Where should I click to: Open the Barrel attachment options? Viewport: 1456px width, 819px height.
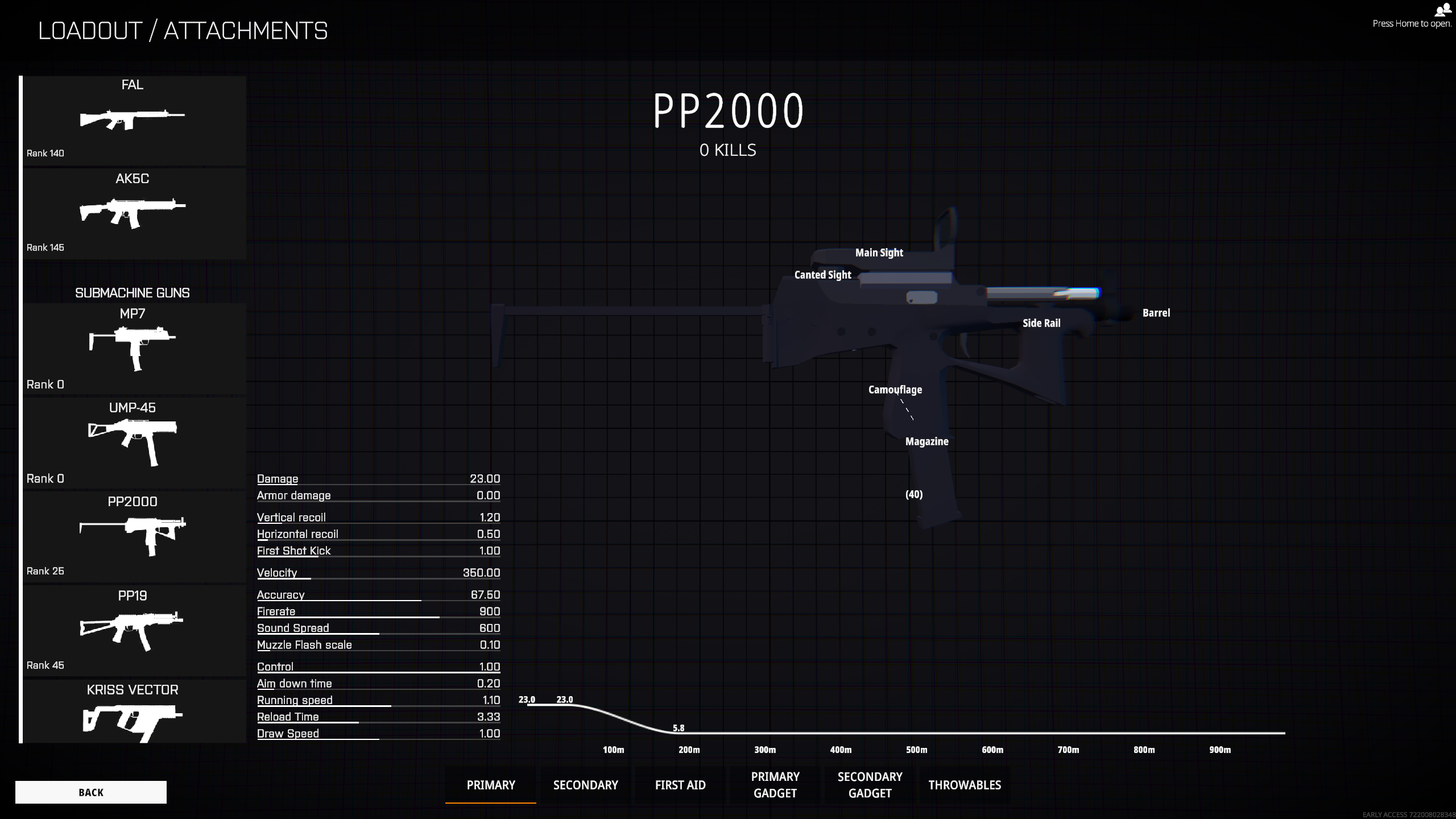[1156, 312]
